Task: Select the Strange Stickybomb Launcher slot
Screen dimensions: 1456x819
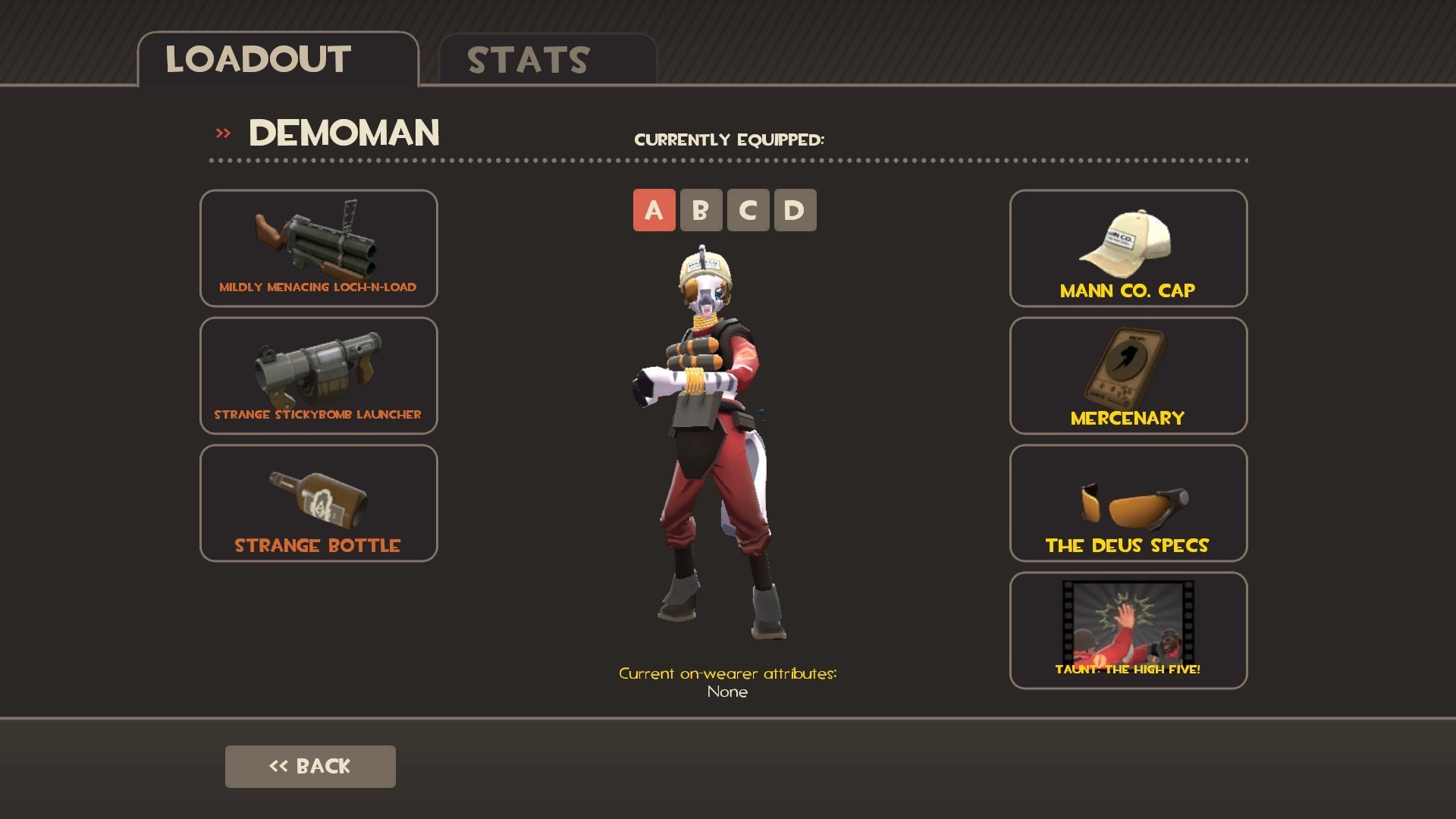Action: click(318, 375)
